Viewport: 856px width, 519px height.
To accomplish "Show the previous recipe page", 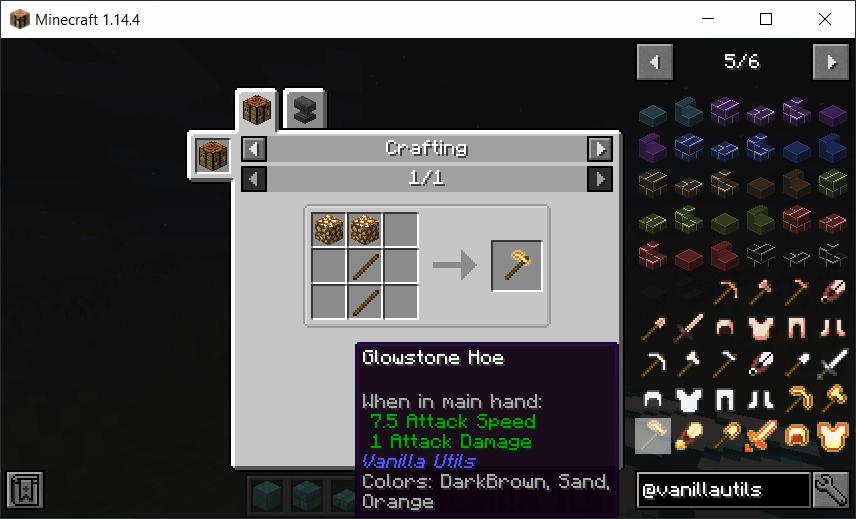I will 255,179.
